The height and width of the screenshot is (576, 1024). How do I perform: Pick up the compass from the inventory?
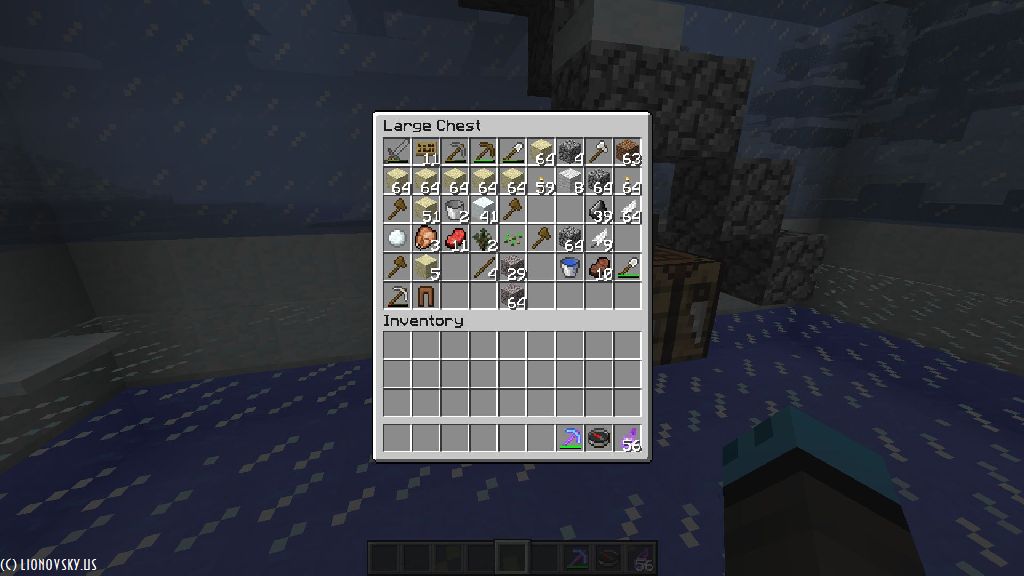pos(598,438)
